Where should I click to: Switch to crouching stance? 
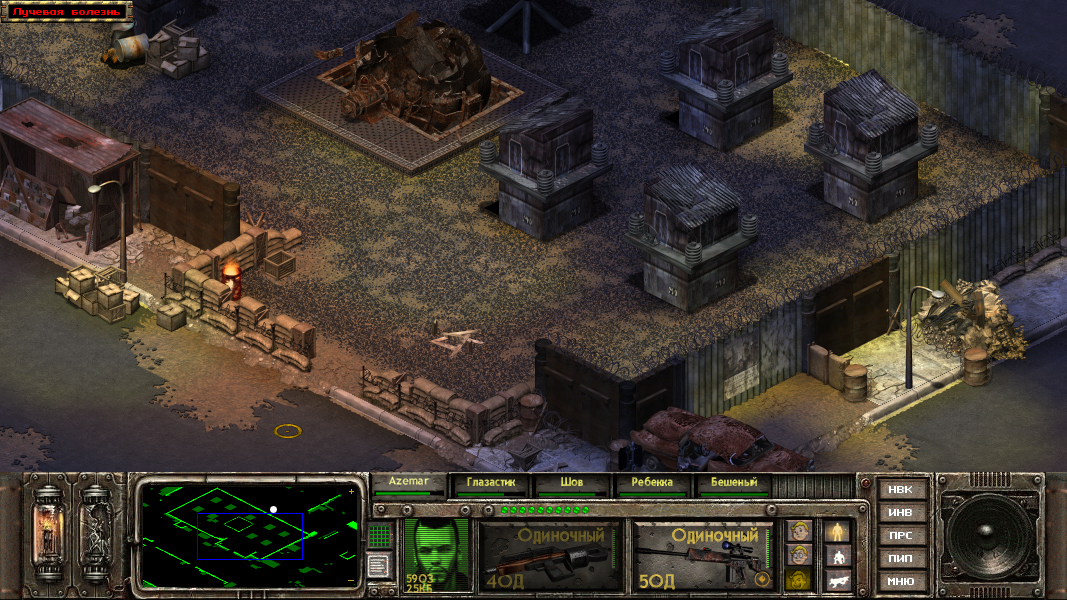(x=837, y=556)
